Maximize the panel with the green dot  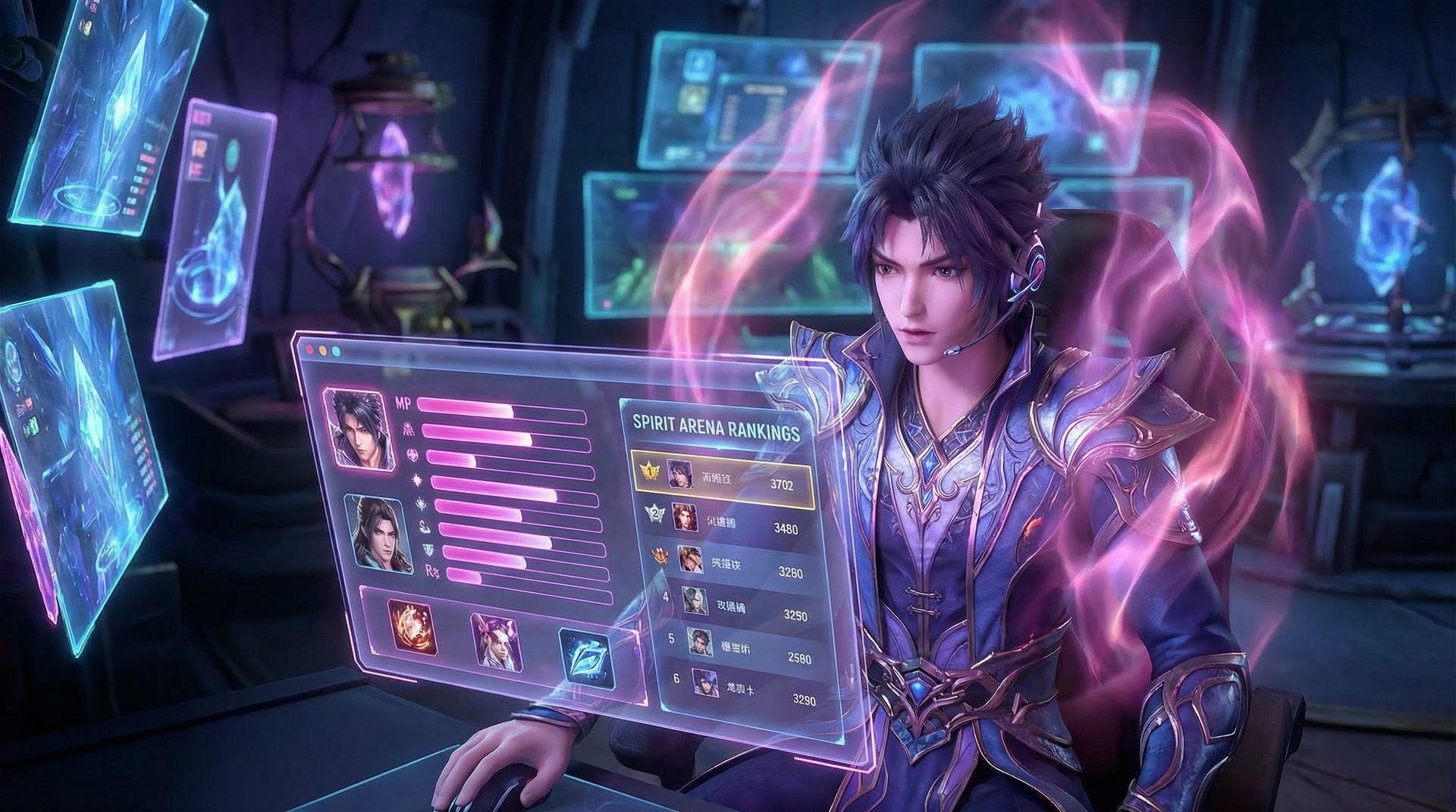336,353
